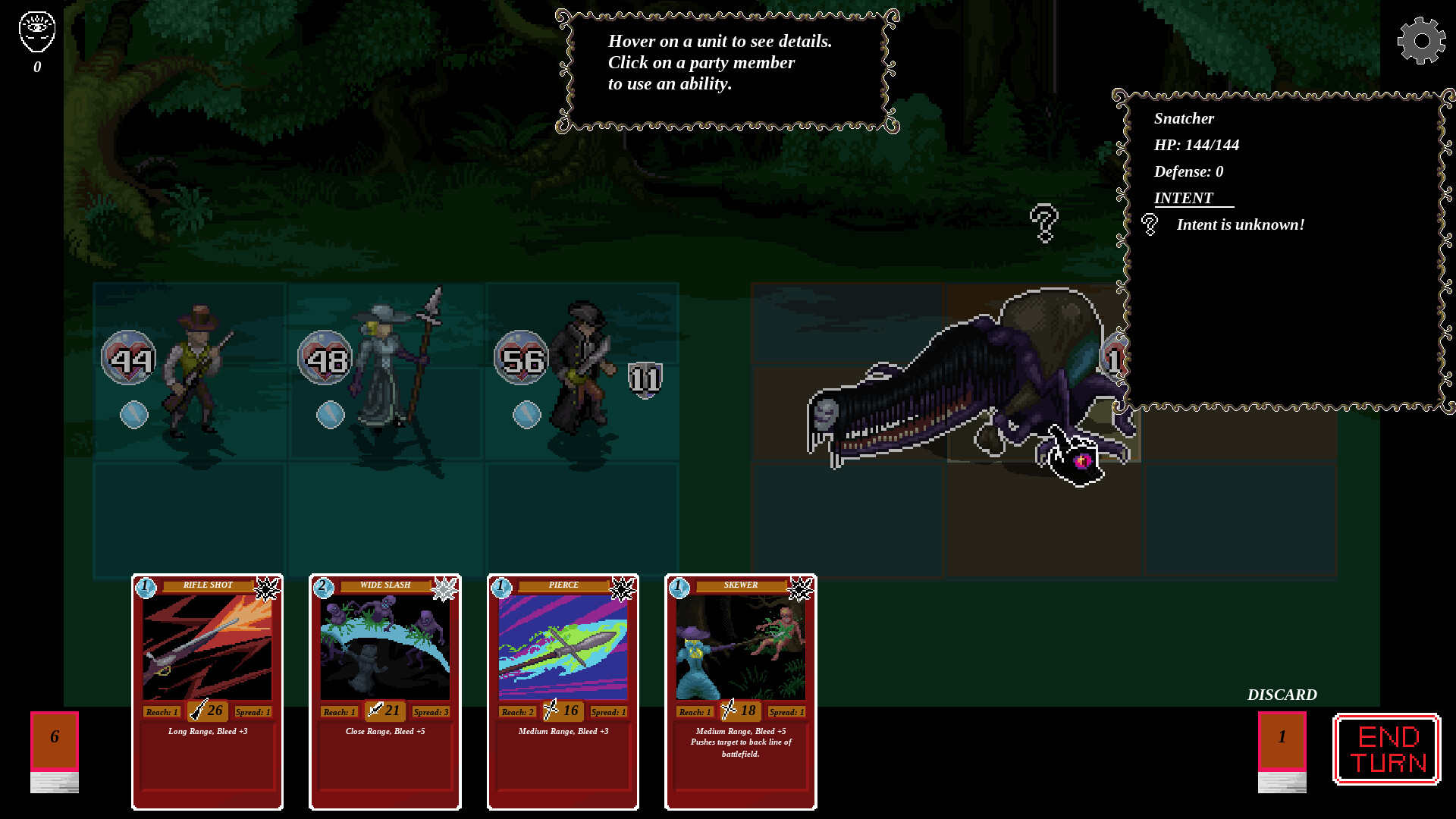
Task: Click the blue status orb under the rifleman
Action: (x=135, y=413)
